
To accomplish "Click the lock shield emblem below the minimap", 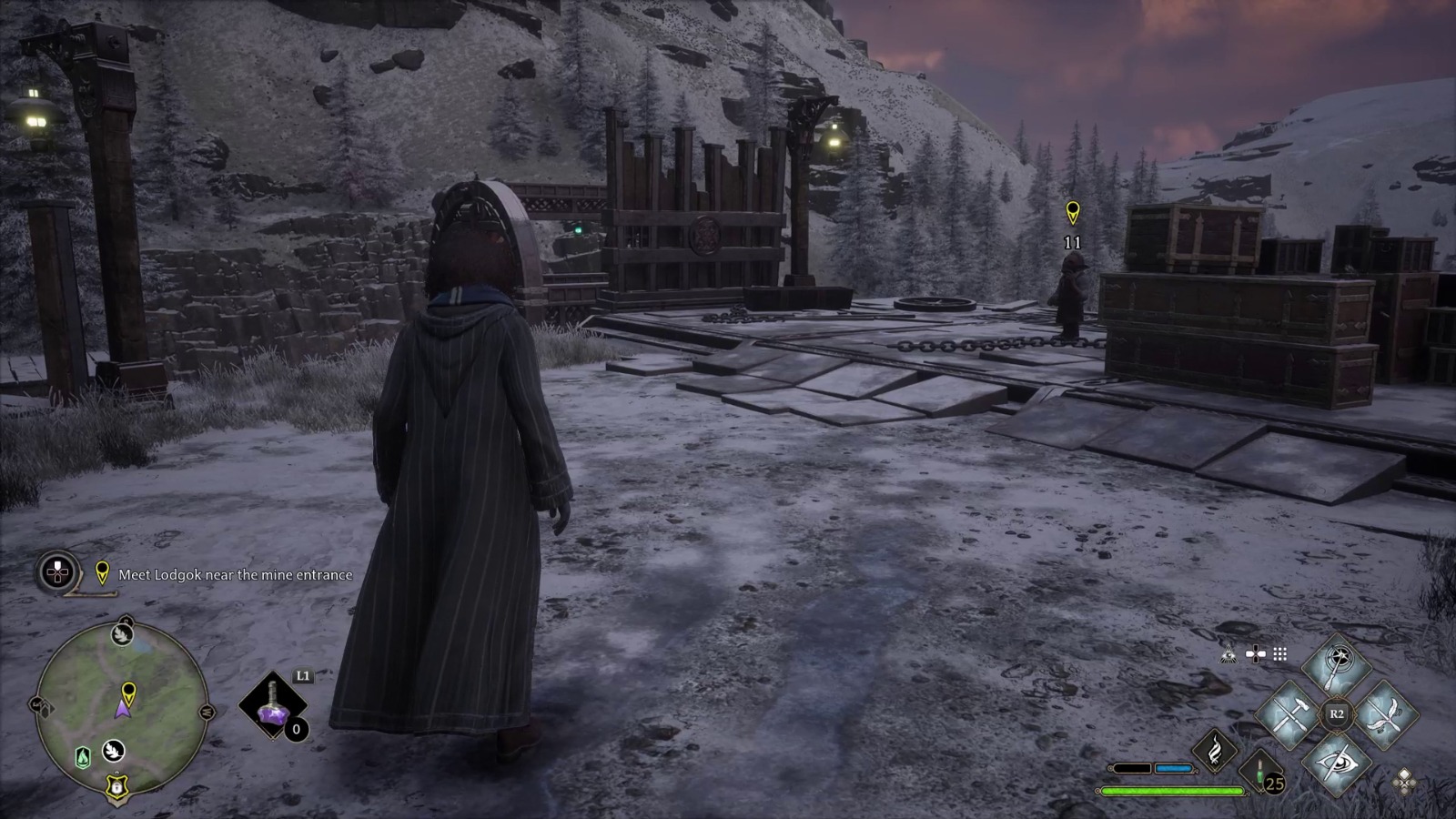I will click(116, 787).
